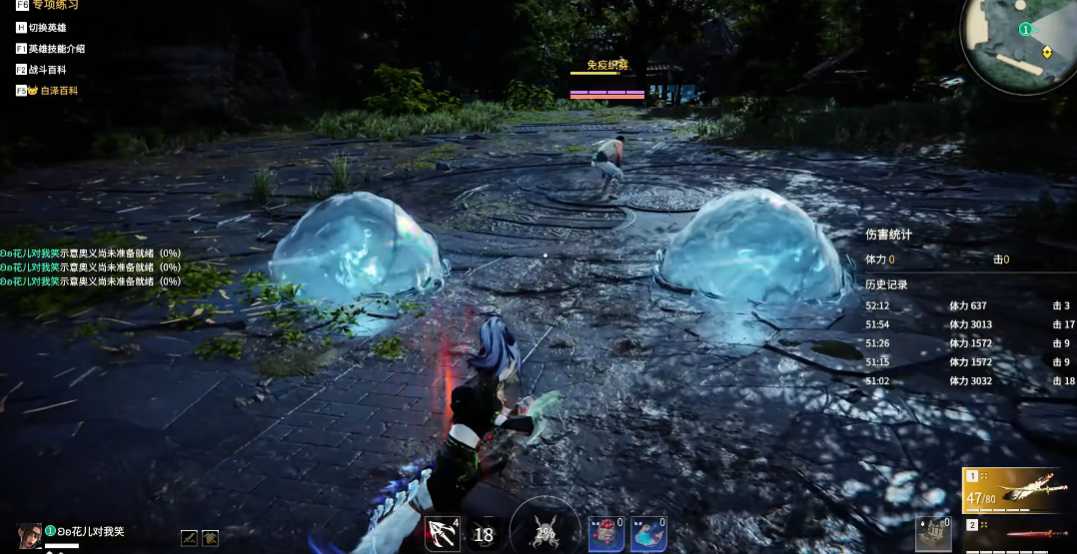Click the circular ultimate gauge showing 2%
The width and height of the screenshot is (1077, 554).
point(545,530)
